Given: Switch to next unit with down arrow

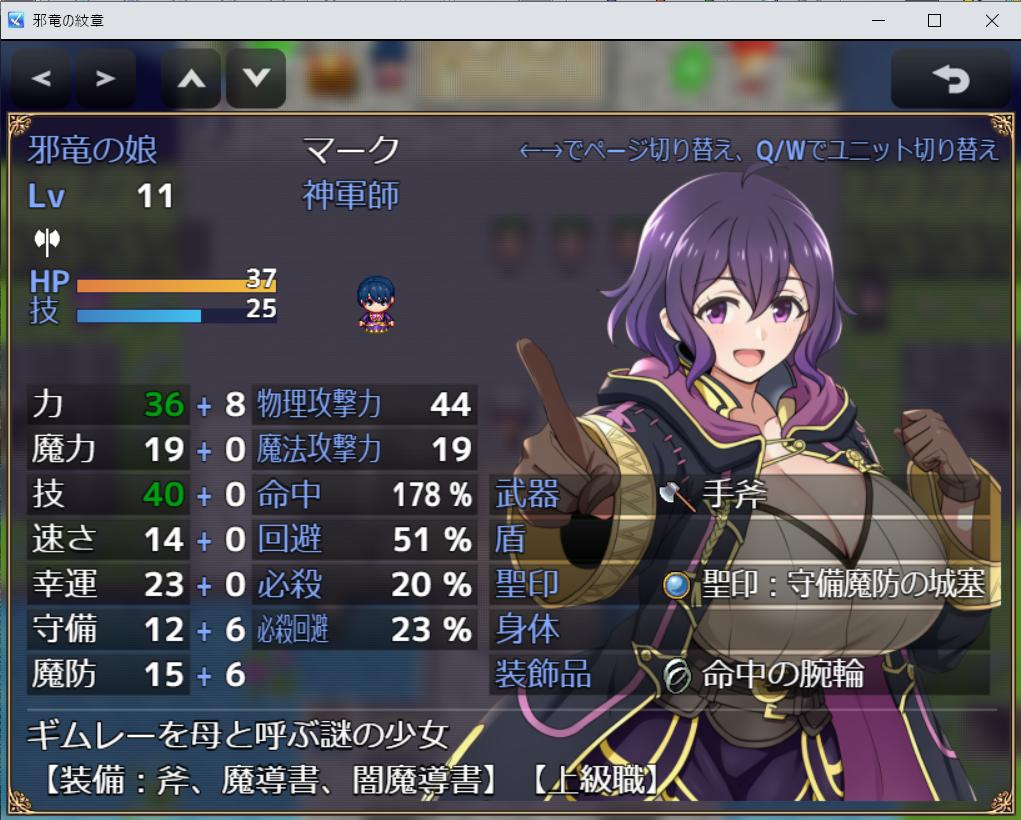Looking at the screenshot, I should click(x=256, y=79).
